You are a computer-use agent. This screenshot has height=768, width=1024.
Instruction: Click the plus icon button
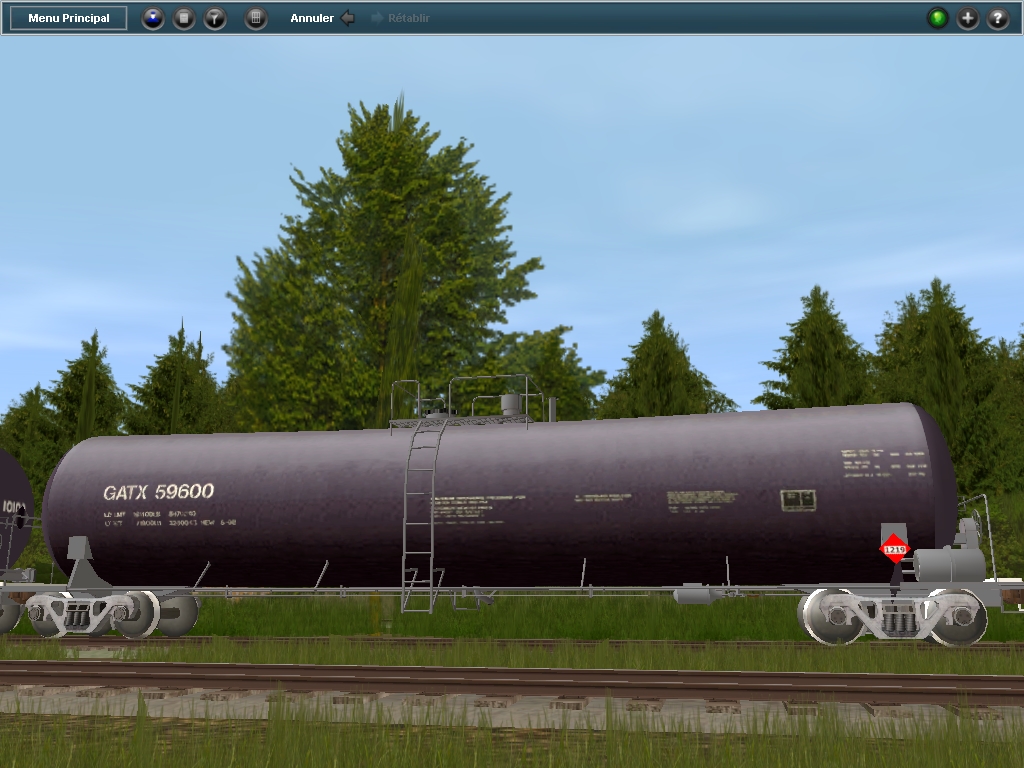click(x=968, y=18)
